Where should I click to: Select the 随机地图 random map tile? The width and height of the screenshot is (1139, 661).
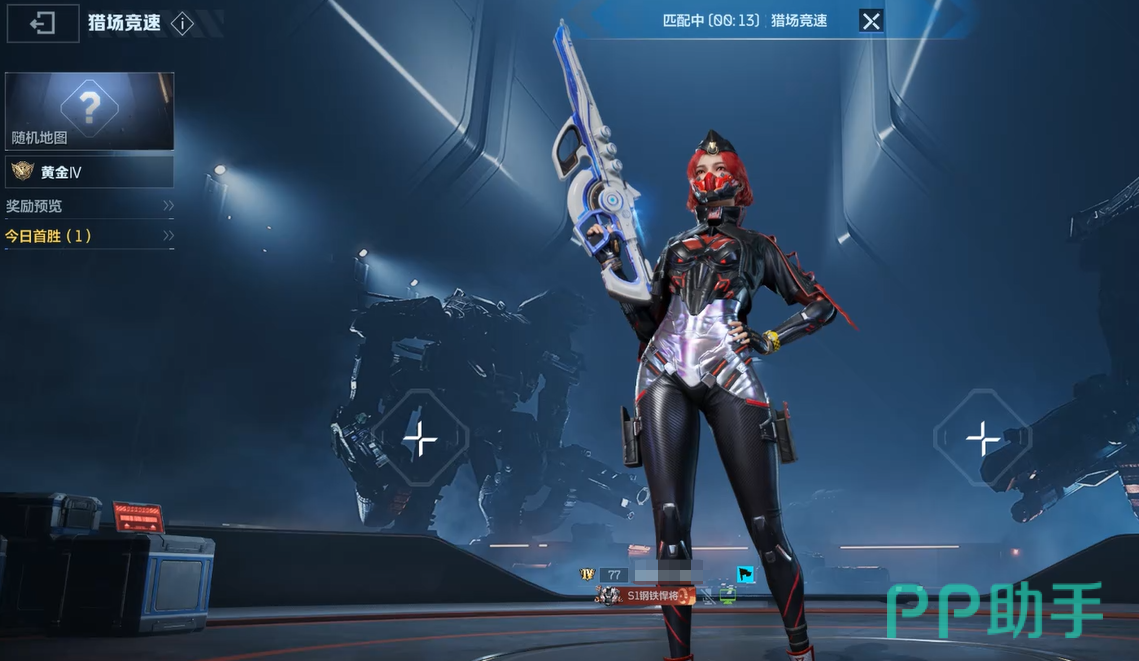89,111
